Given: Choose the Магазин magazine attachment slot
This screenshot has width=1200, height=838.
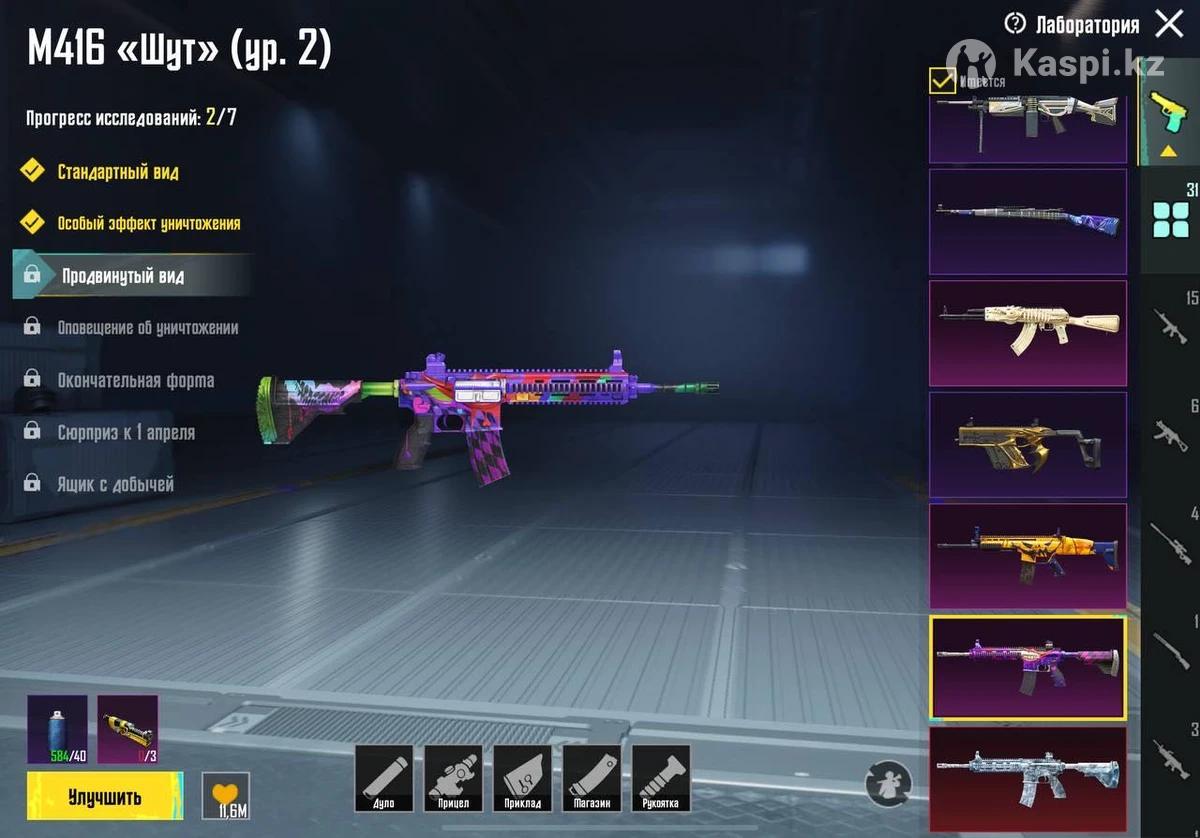Looking at the screenshot, I should [x=592, y=778].
